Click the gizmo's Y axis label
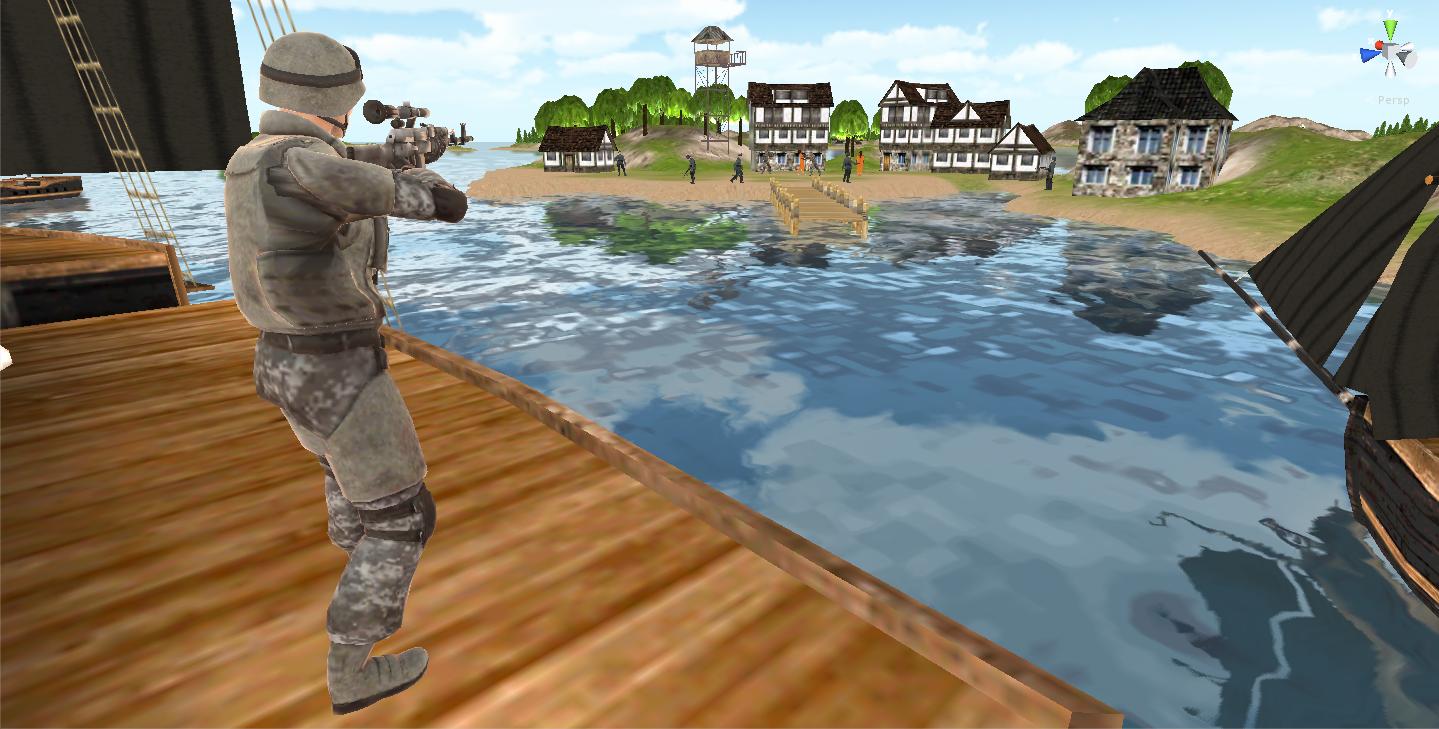The image size is (1439, 729). click(1389, 11)
